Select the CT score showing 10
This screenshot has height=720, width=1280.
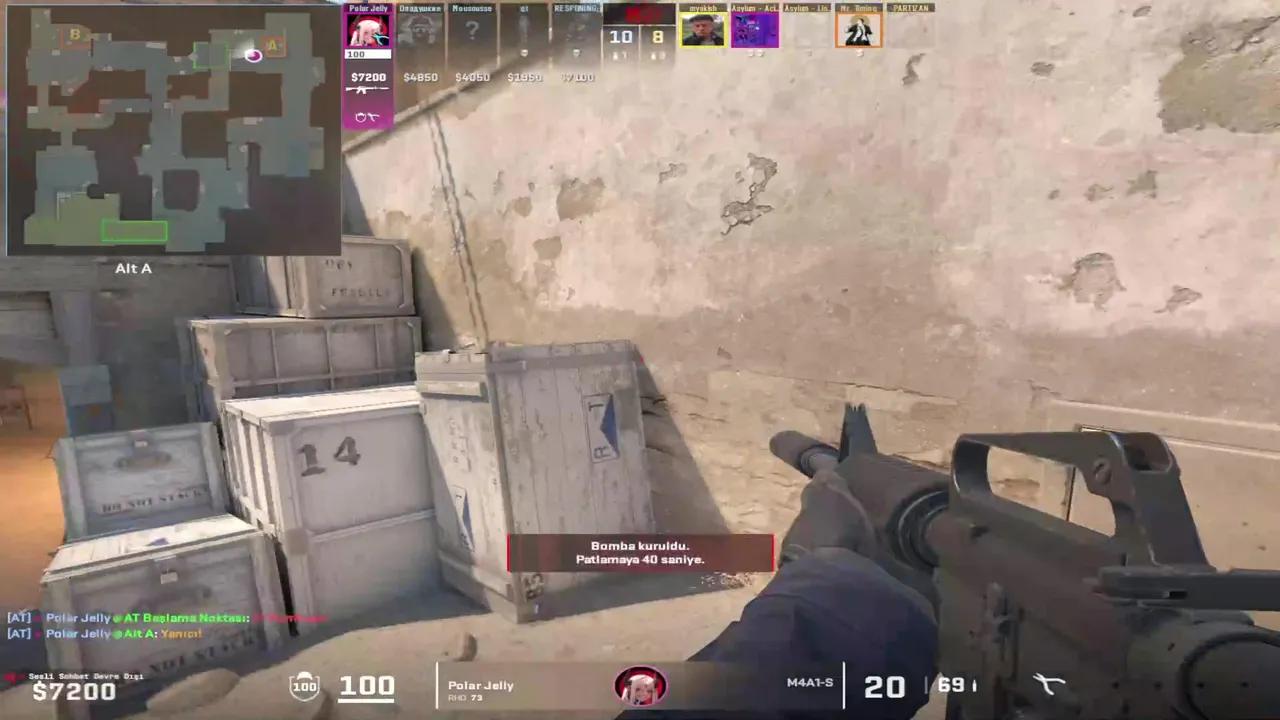point(621,36)
